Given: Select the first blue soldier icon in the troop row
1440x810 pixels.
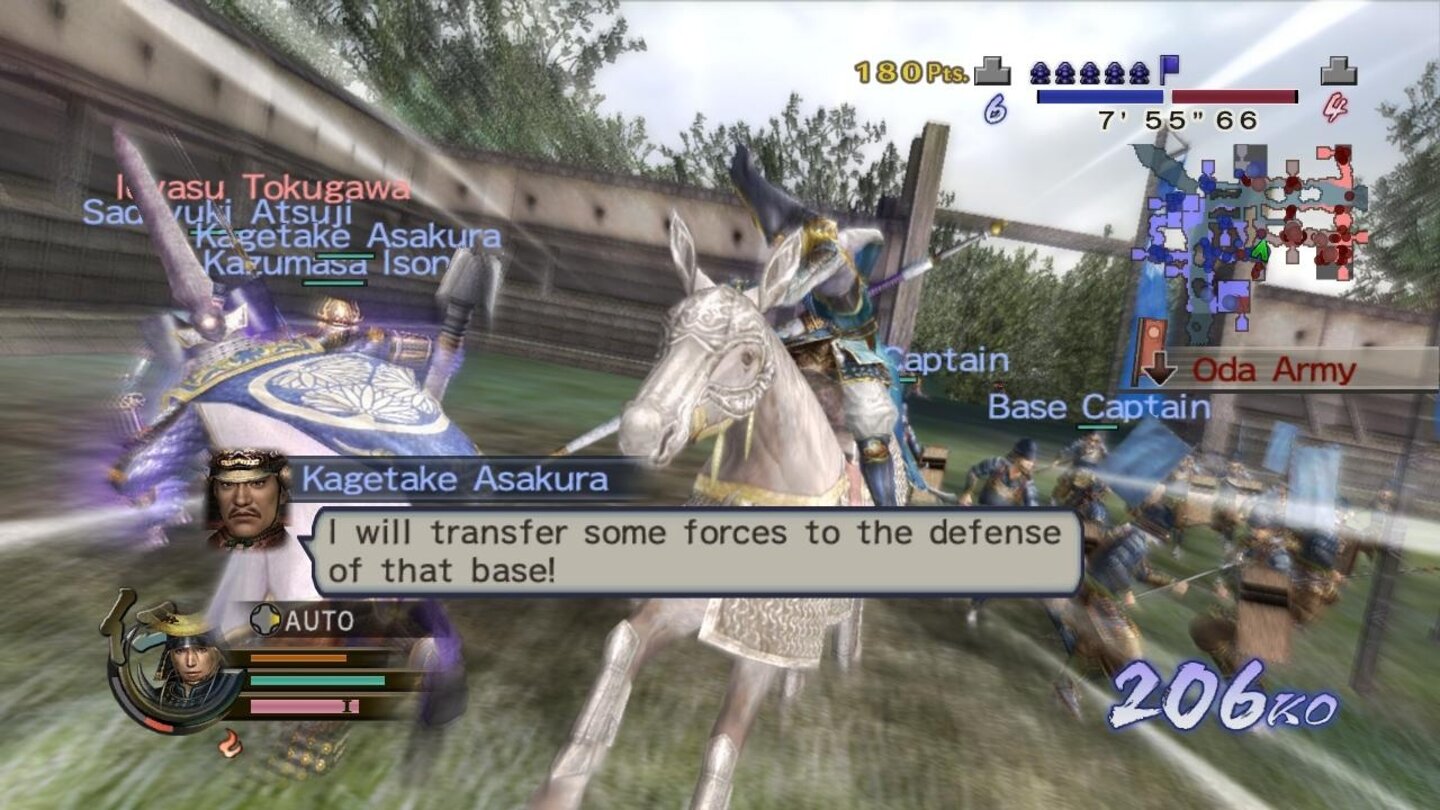Looking at the screenshot, I should [x=1040, y=73].
